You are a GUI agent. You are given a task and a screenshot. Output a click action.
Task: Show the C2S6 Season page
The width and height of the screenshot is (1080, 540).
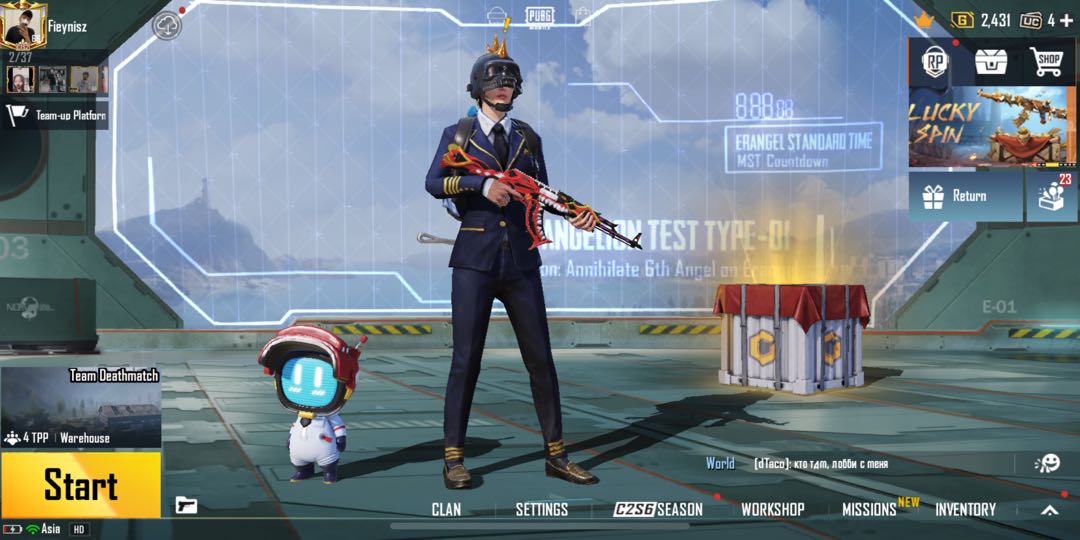click(x=658, y=509)
